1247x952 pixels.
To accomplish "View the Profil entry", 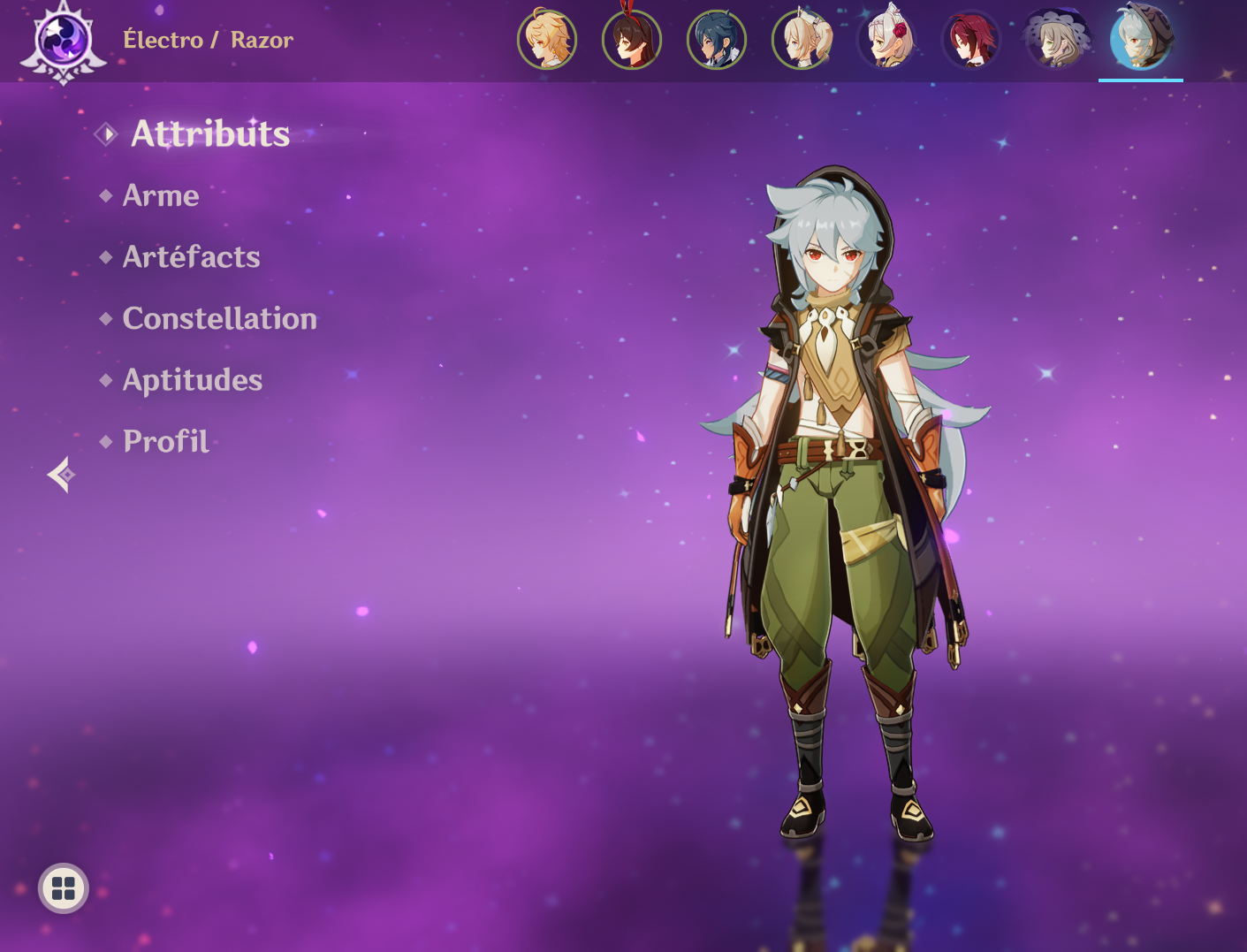I will (x=165, y=441).
